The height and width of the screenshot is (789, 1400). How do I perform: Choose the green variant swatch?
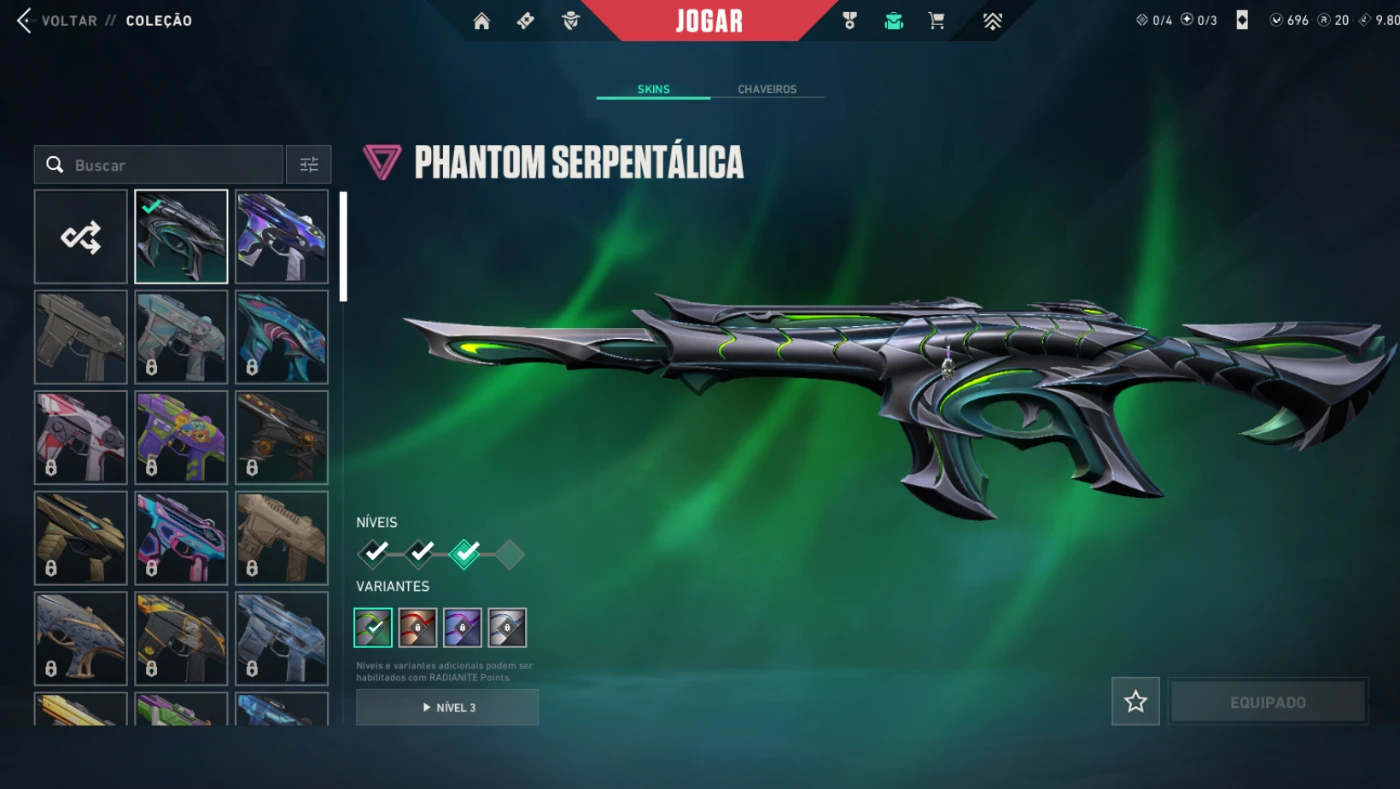pyautogui.click(x=373, y=628)
